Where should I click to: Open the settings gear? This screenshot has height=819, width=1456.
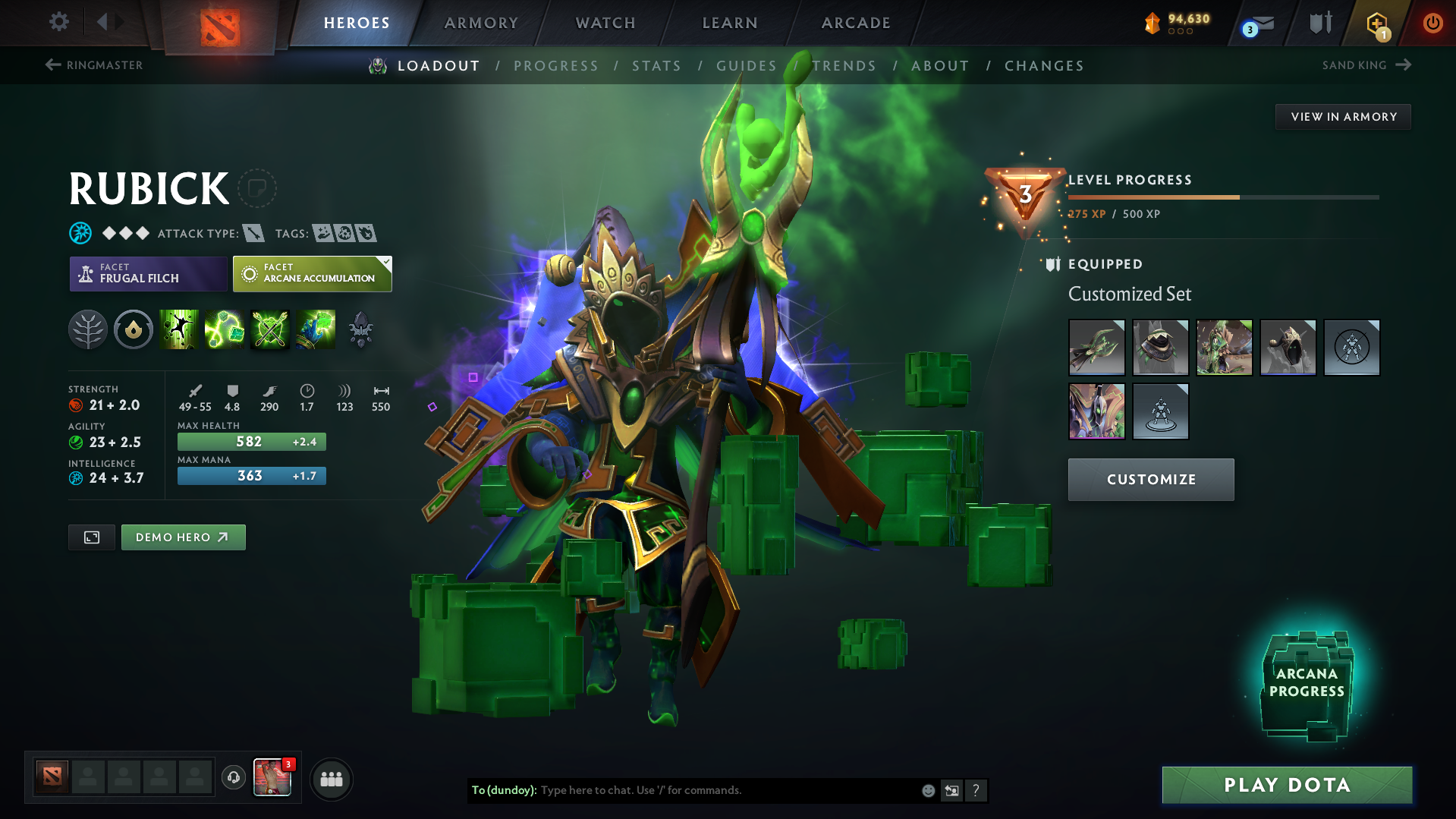pyautogui.click(x=58, y=22)
